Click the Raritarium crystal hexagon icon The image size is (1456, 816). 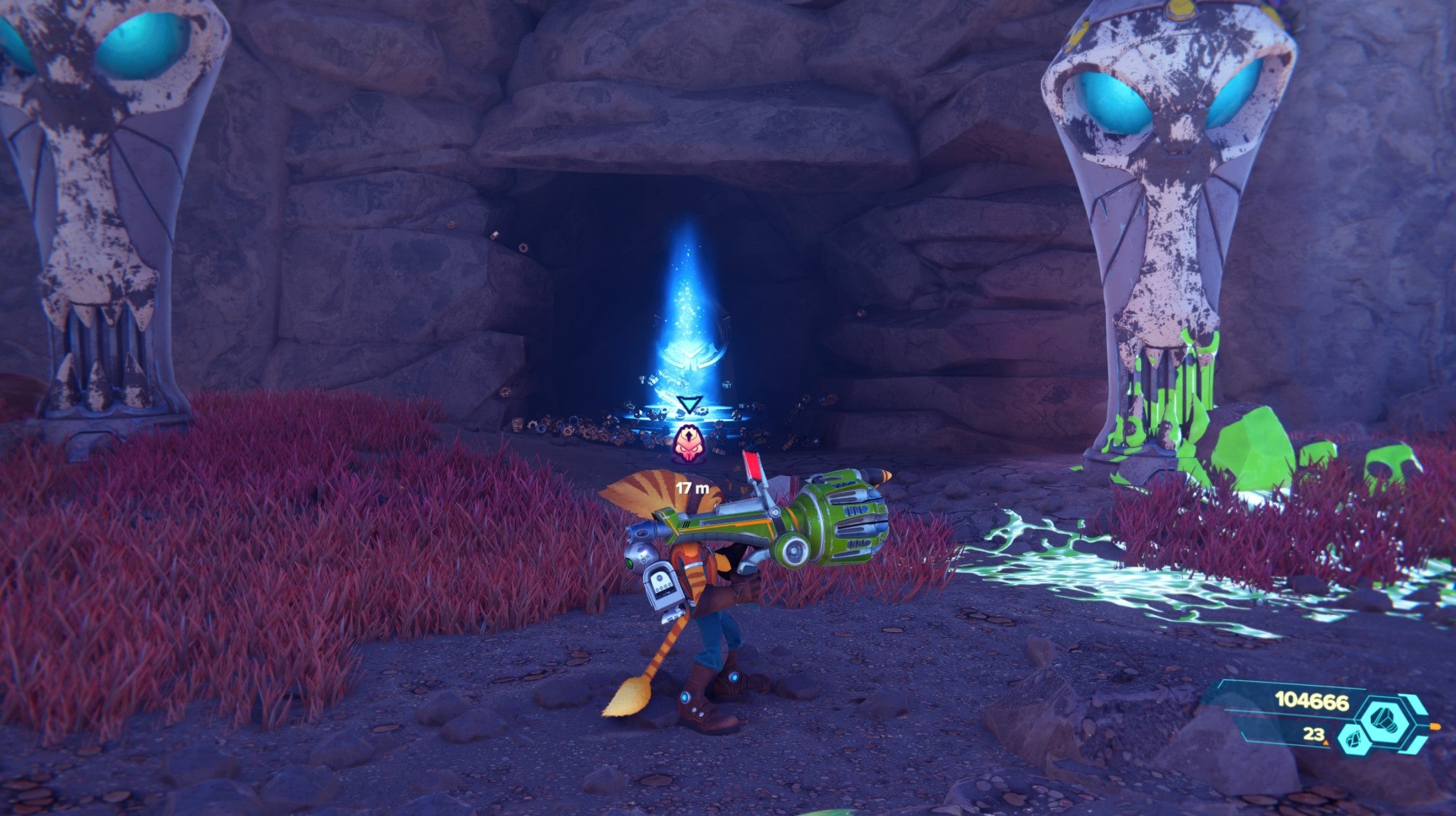coord(1354,740)
